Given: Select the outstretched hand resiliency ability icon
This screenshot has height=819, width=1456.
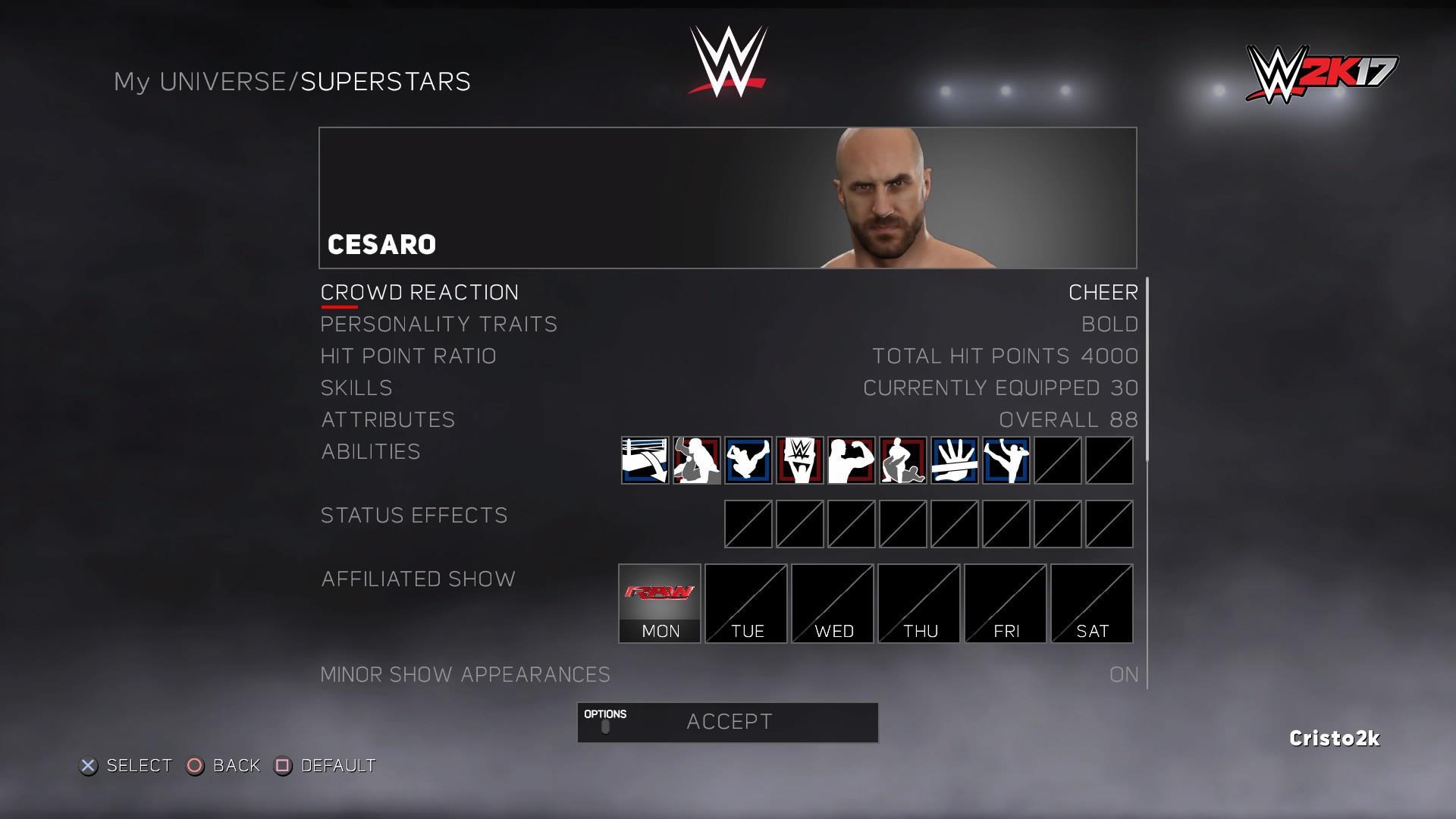Looking at the screenshot, I should coord(954,460).
